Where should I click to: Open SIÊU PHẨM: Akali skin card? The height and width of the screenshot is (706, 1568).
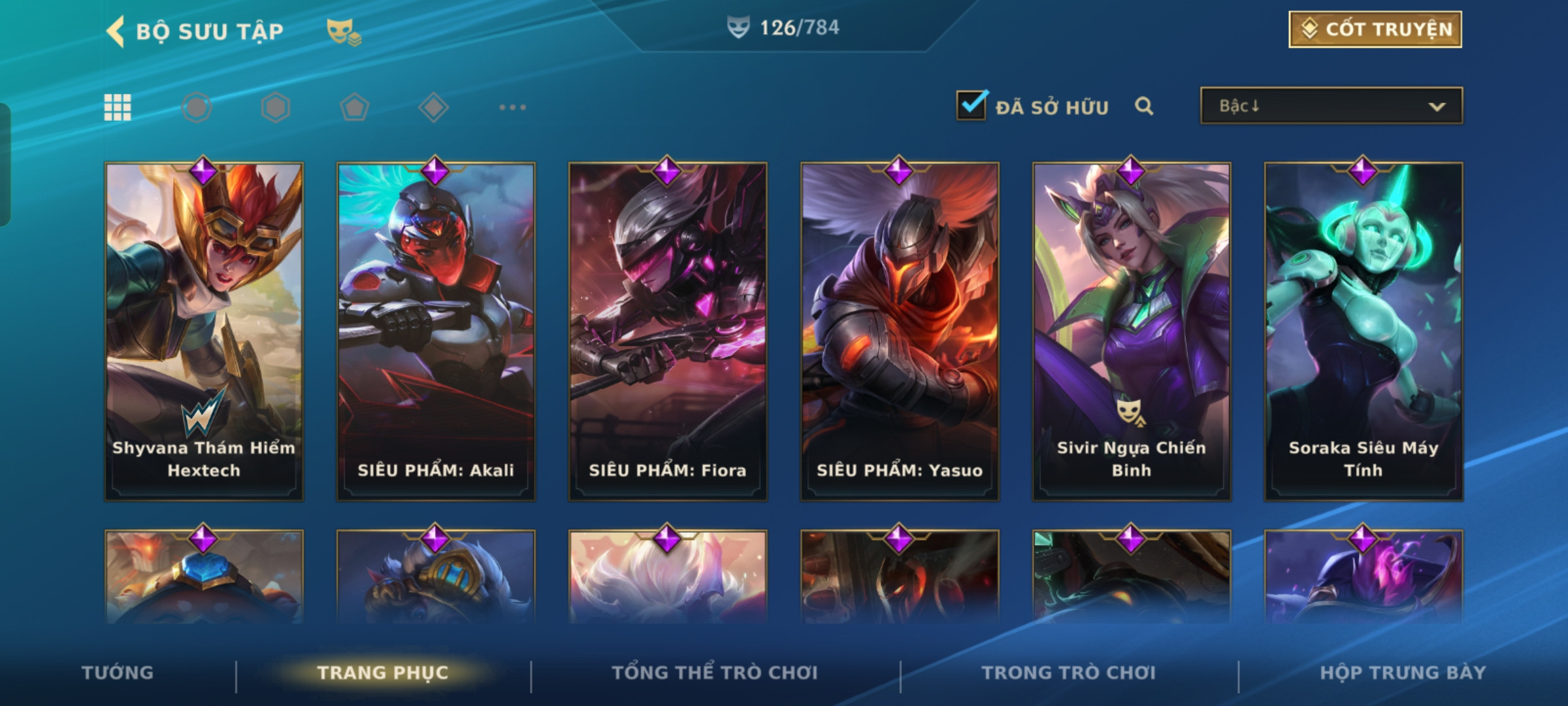436,331
